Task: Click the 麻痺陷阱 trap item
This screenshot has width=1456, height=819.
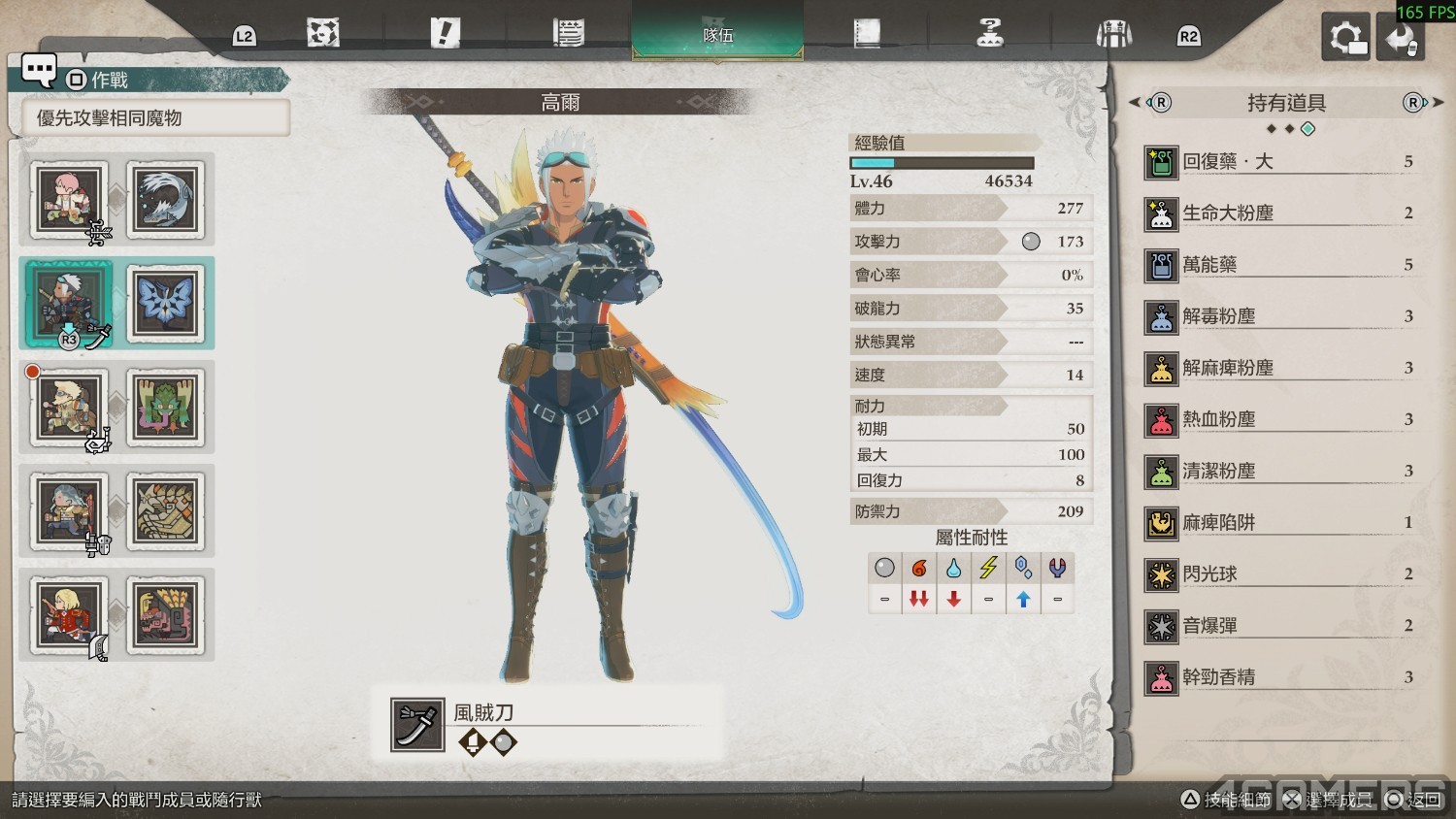Action: coord(1279,523)
